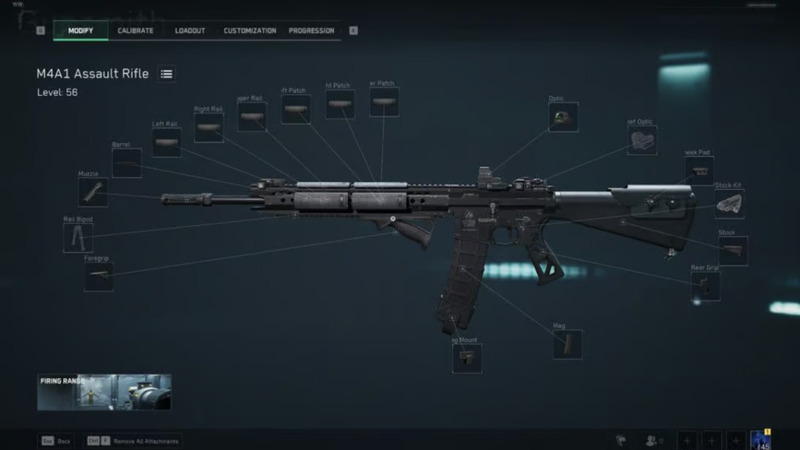800x450 pixels.
Task: Enter the Firing Range
Action: click(x=104, y=392)
